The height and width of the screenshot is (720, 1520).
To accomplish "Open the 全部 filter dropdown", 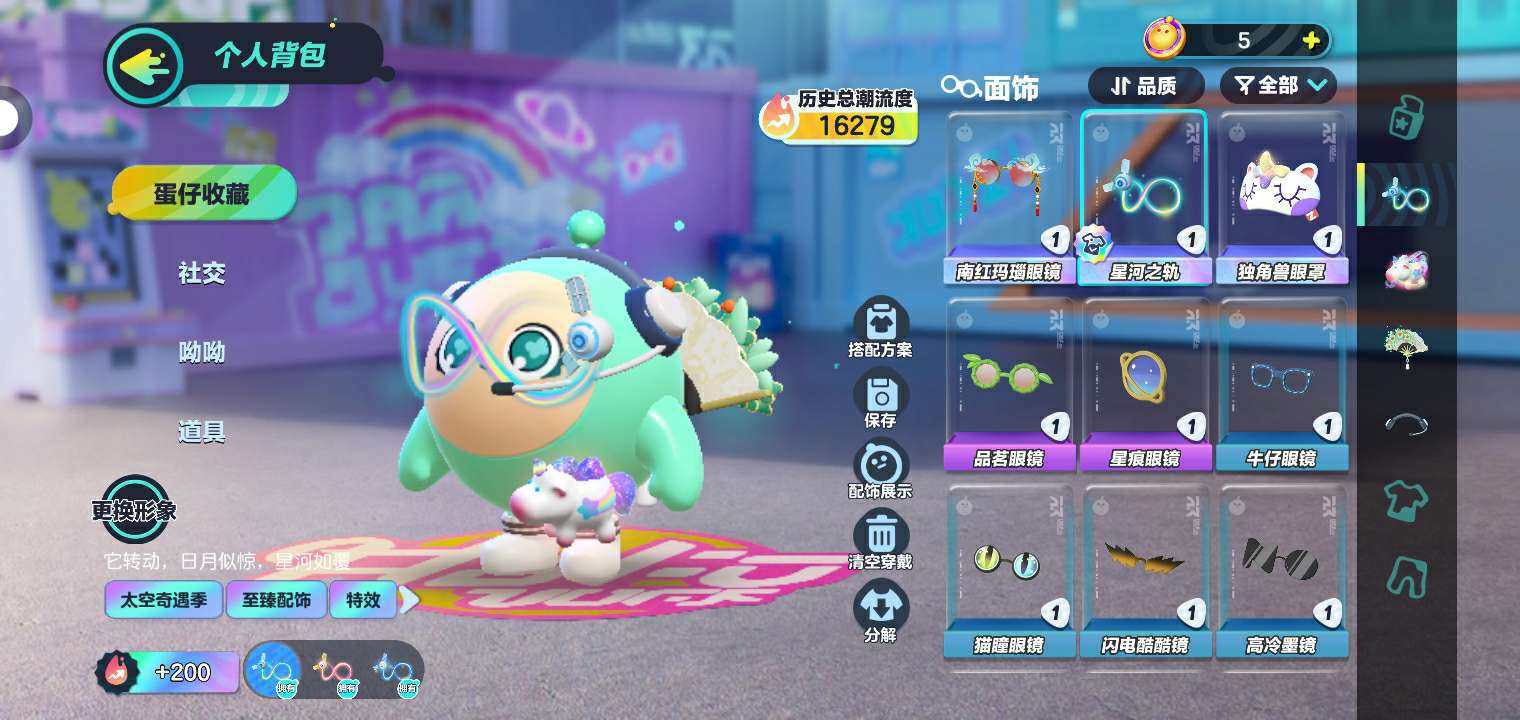I will click(x=1278, y=86).
